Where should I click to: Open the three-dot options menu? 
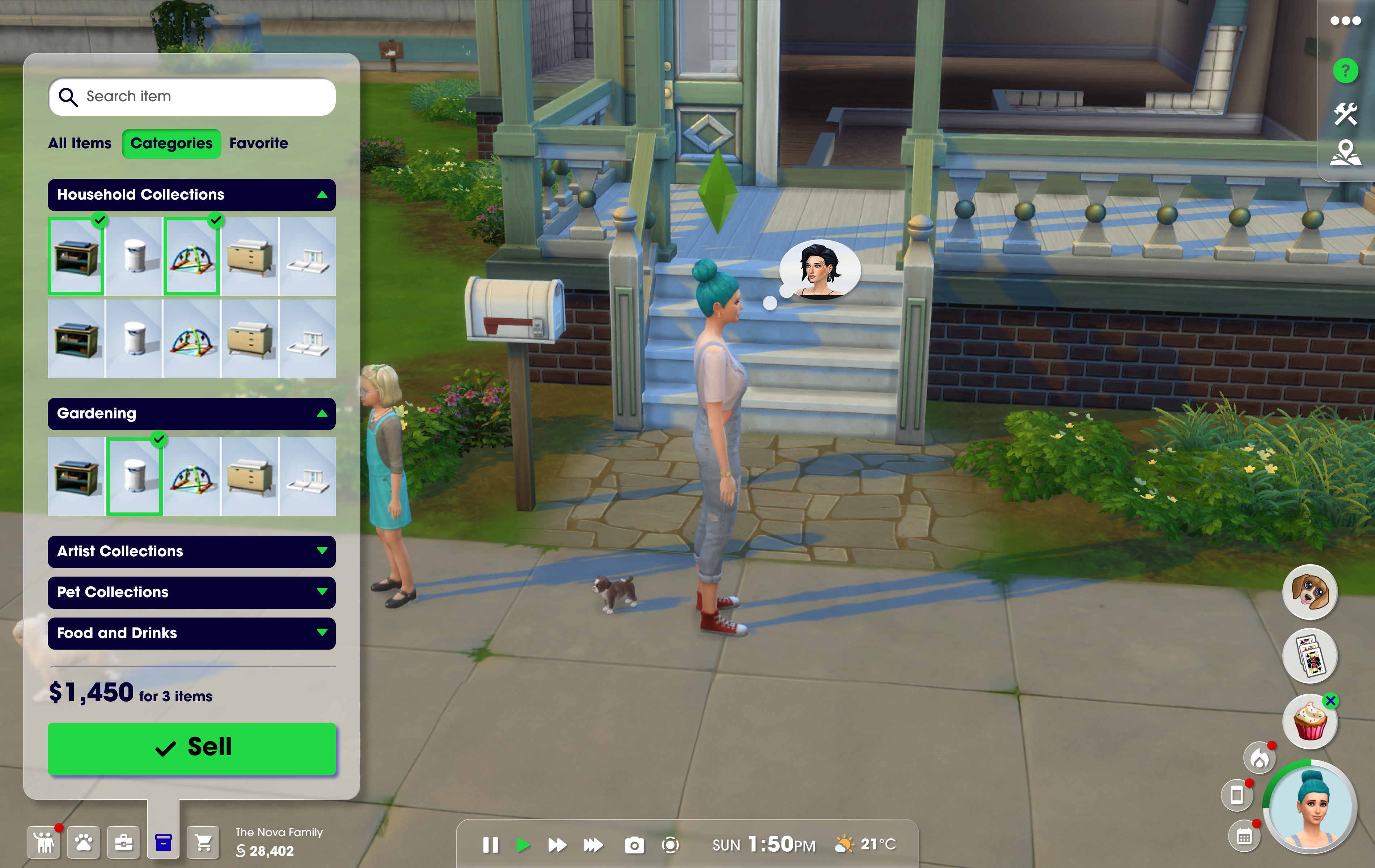click(x=1345, y=21)
